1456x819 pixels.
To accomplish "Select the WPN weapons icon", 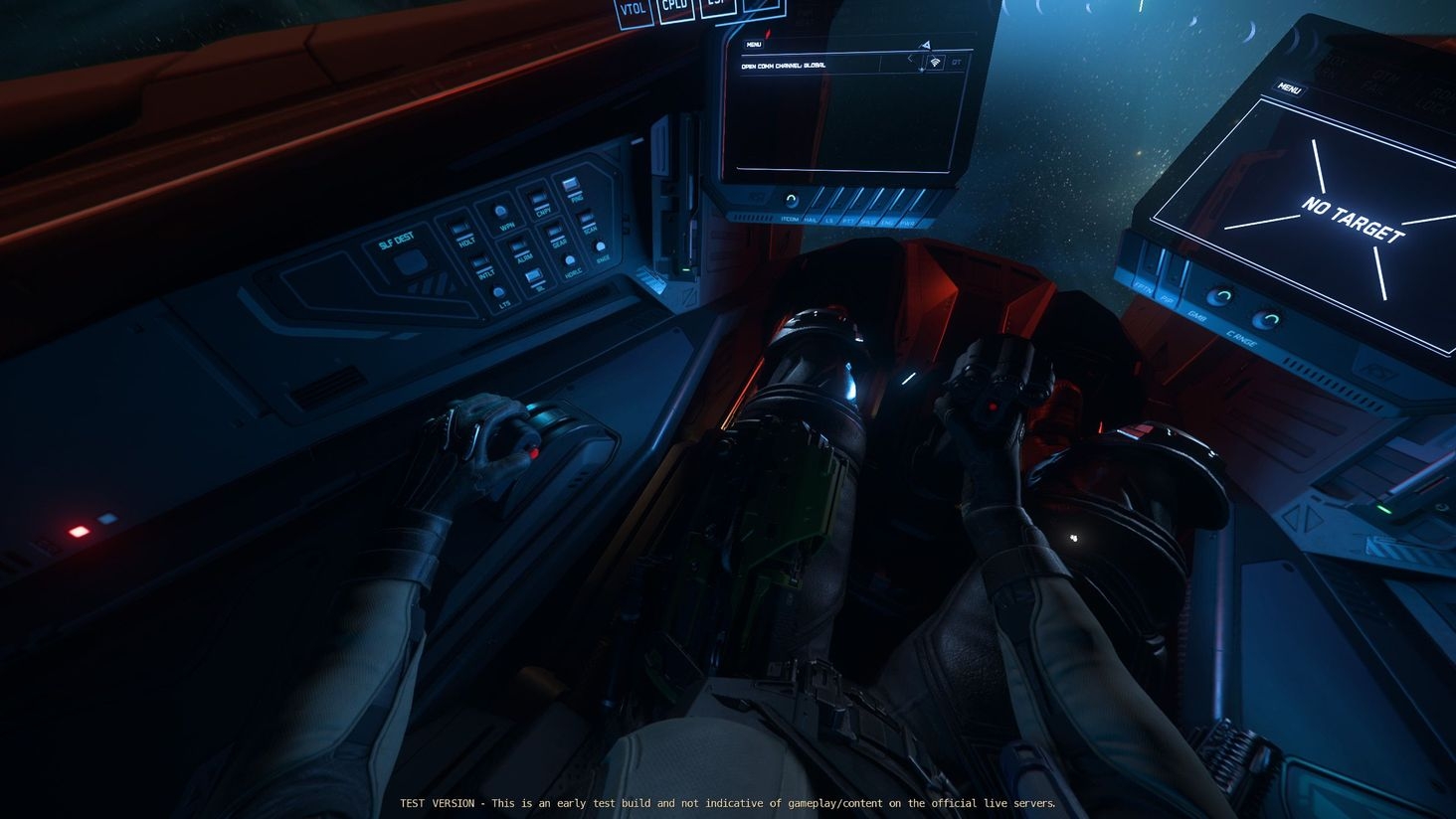I will [x=499, y=211].
